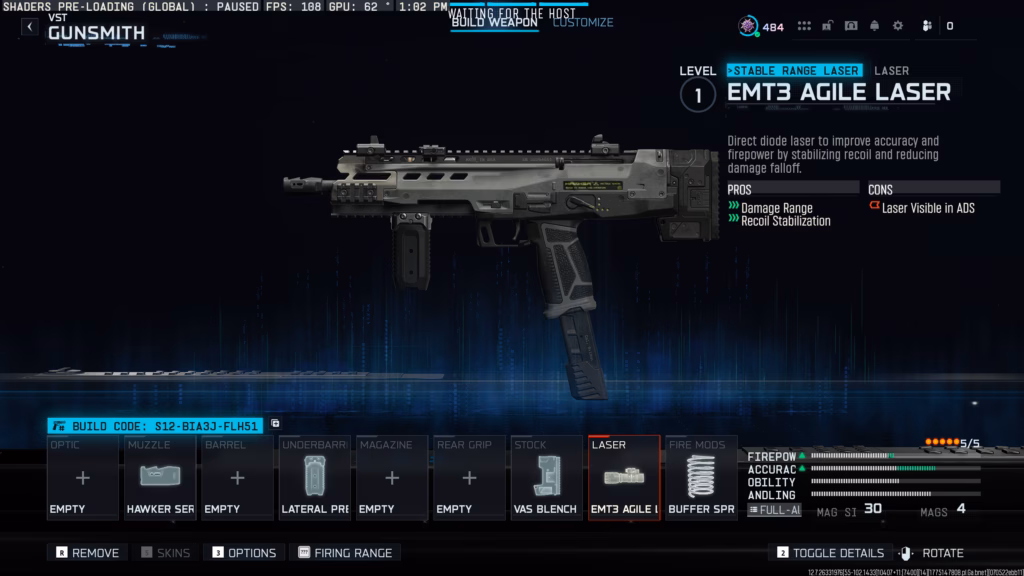Choose the Underbarrel slot with Lateral attachment
The height and width of the screenshot is (576, 1024).
[x=315, y=478]
